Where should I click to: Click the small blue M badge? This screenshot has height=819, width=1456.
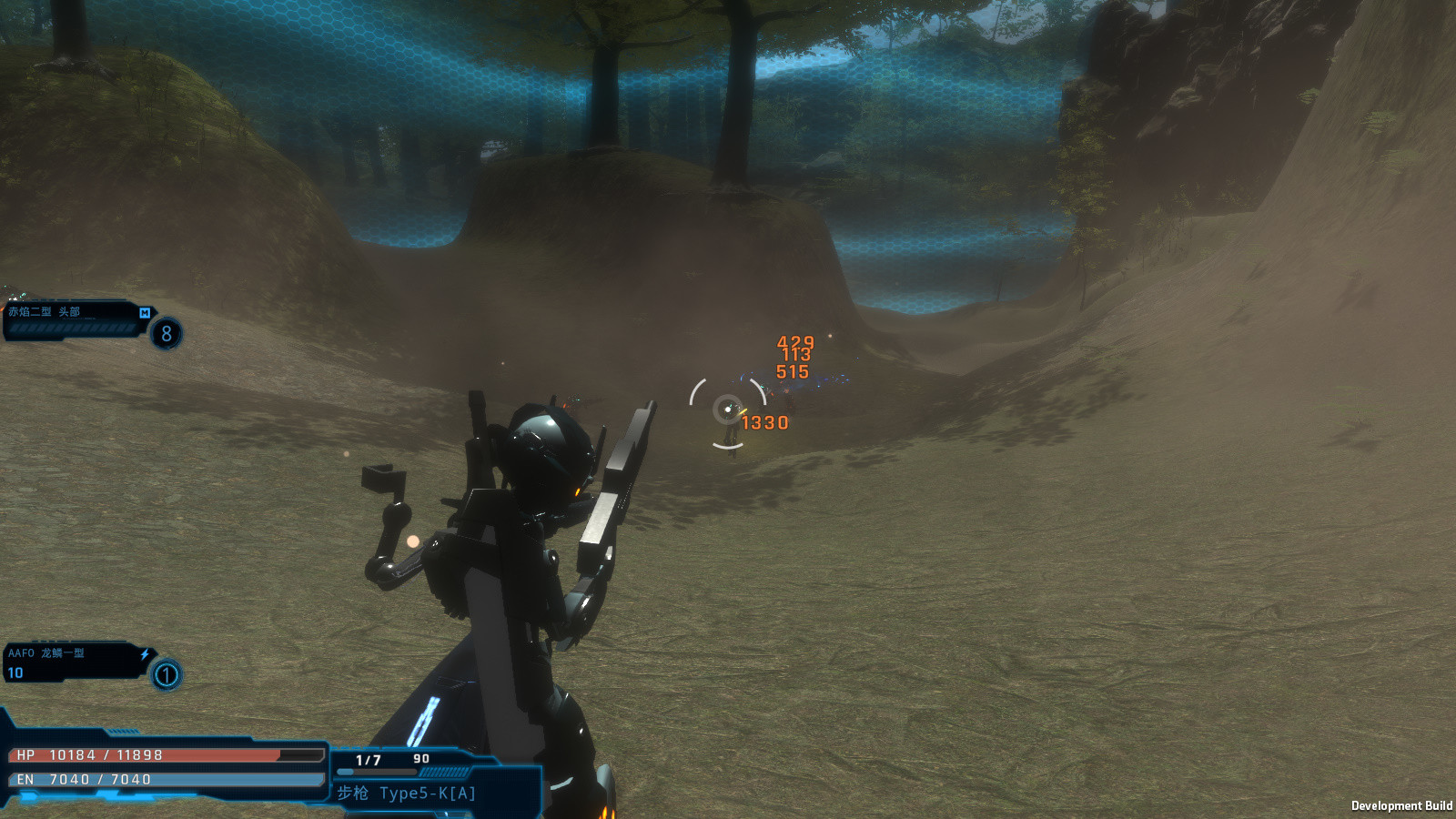click(145, 312)
